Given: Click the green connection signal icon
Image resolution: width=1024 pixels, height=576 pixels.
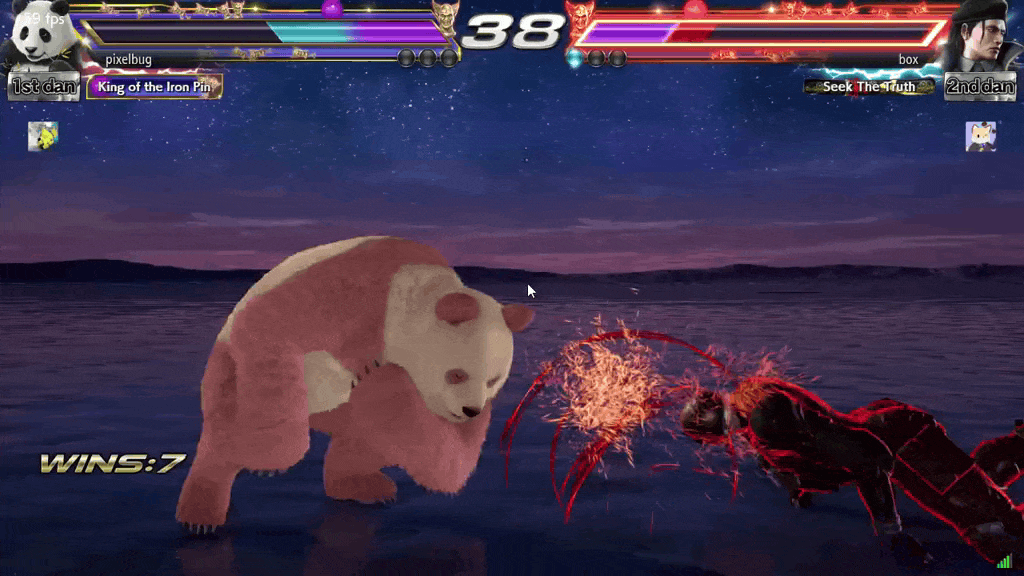Looking at the screenshot, I should click(x=1004, y=562).
